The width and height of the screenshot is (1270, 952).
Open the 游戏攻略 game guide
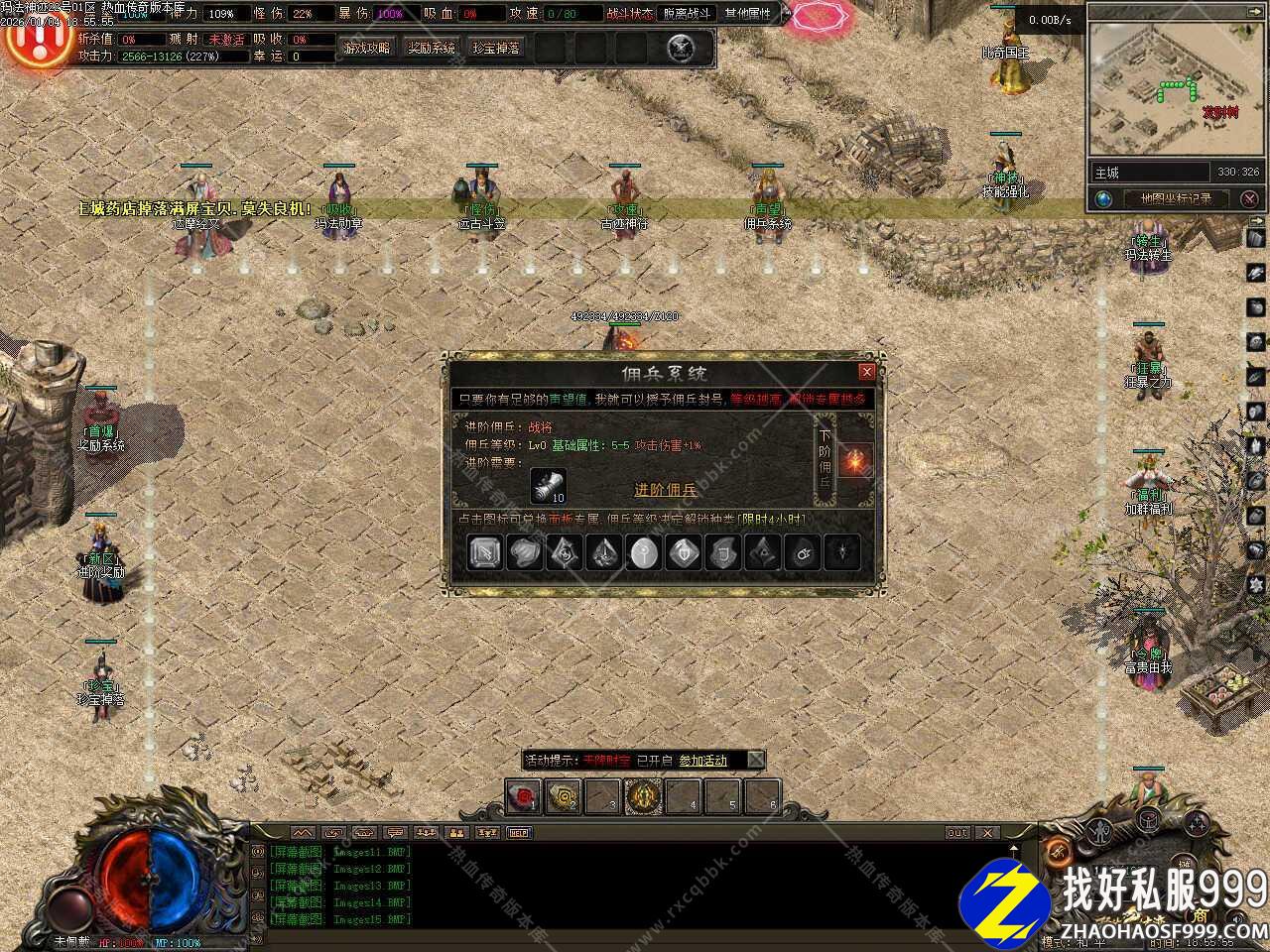coord(366,48)
